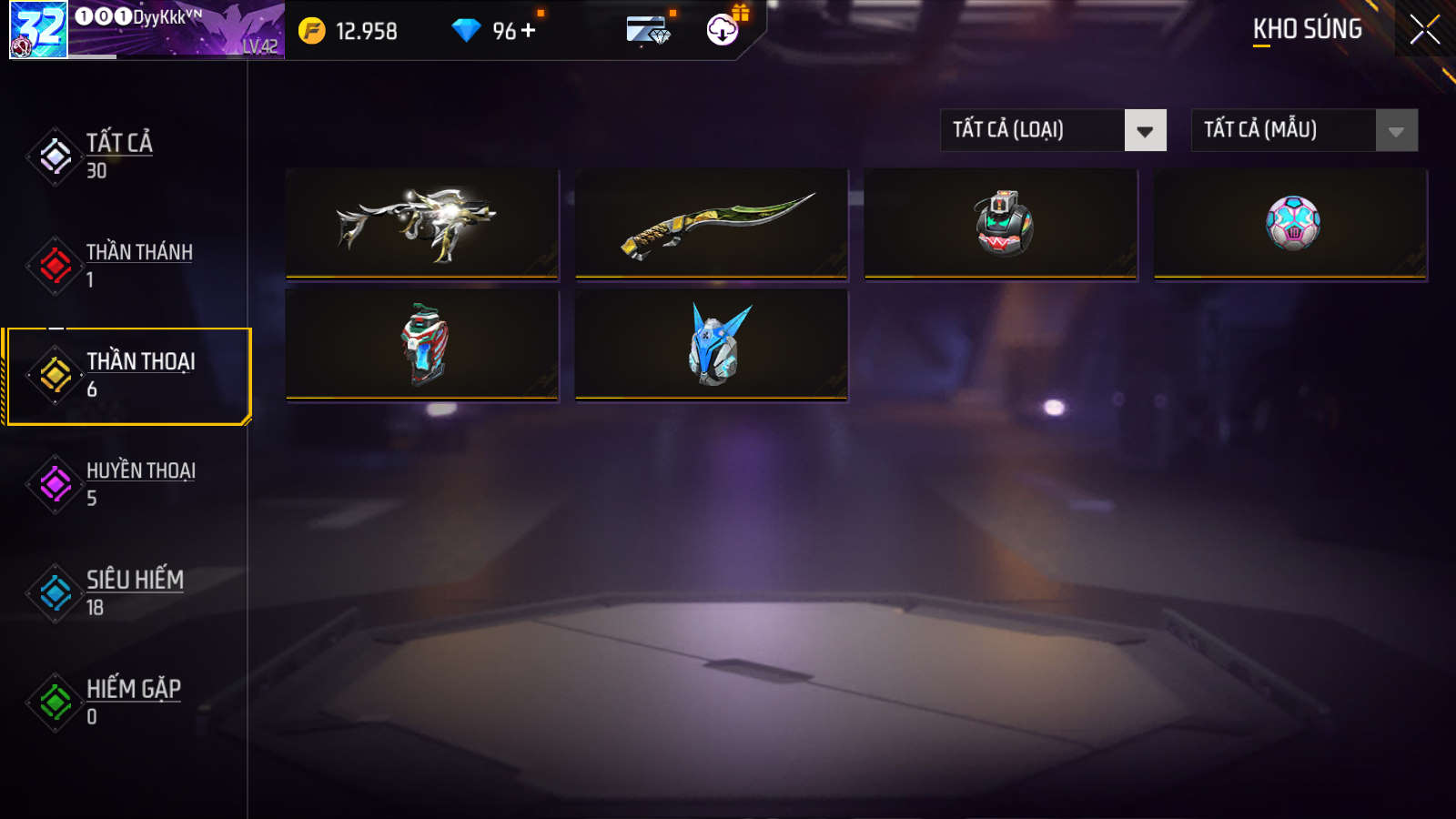Screen dimensions: 1456x819
Task: Pick the green curved blade skin
Action: (x=712, y=223)
